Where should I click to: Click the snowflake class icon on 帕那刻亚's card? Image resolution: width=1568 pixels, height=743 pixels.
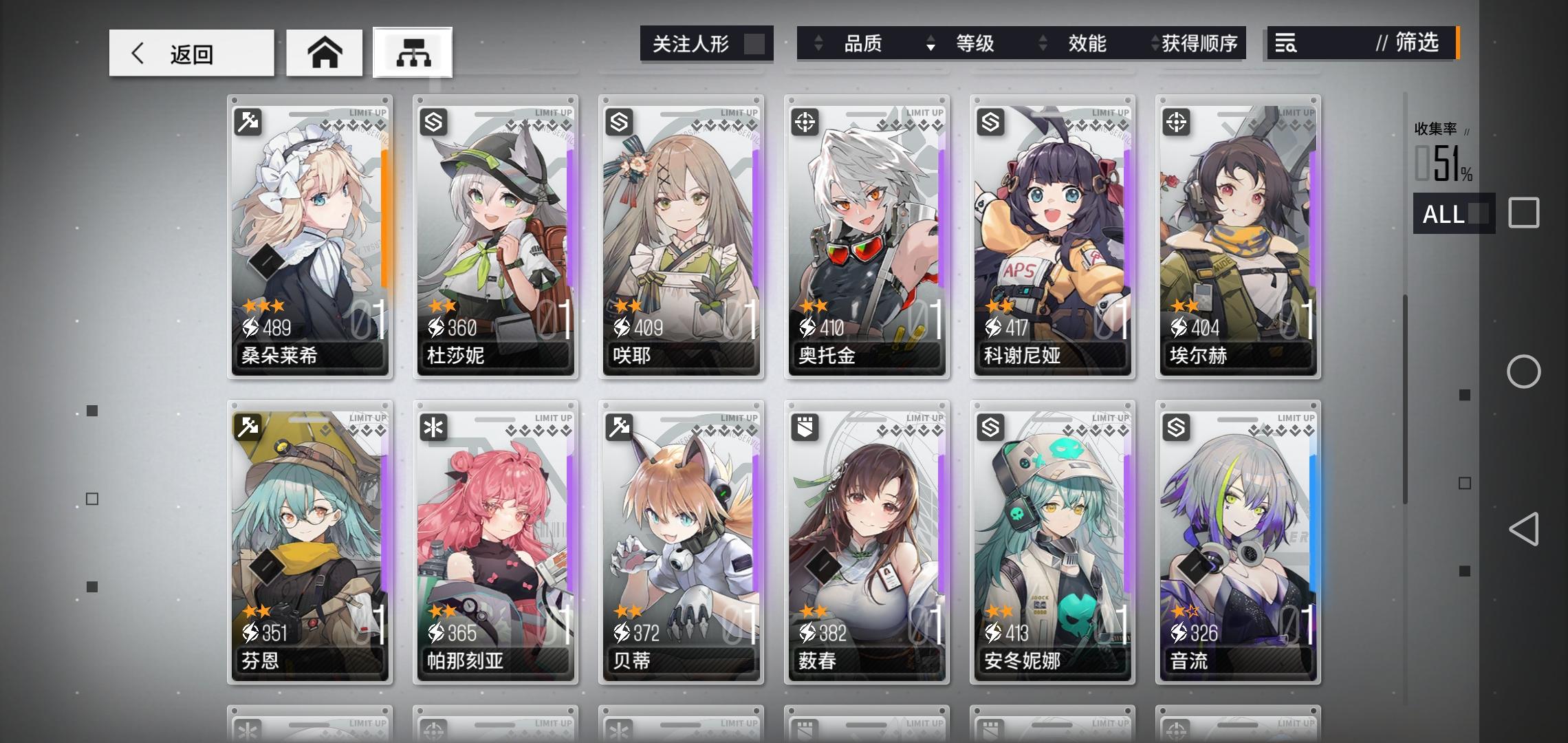tap(435, 427)
